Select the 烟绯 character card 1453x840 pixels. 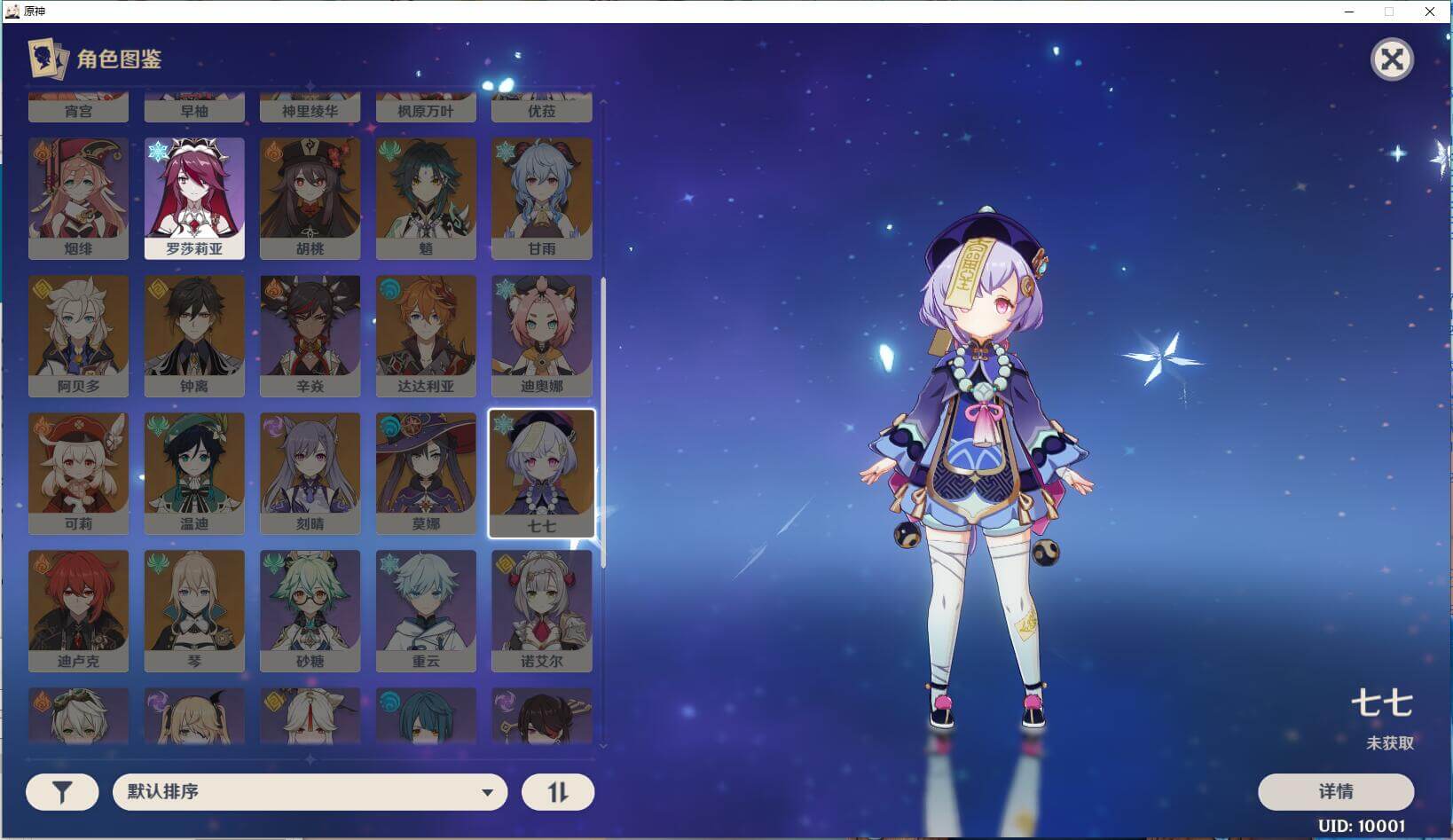(x=78, y=197)
